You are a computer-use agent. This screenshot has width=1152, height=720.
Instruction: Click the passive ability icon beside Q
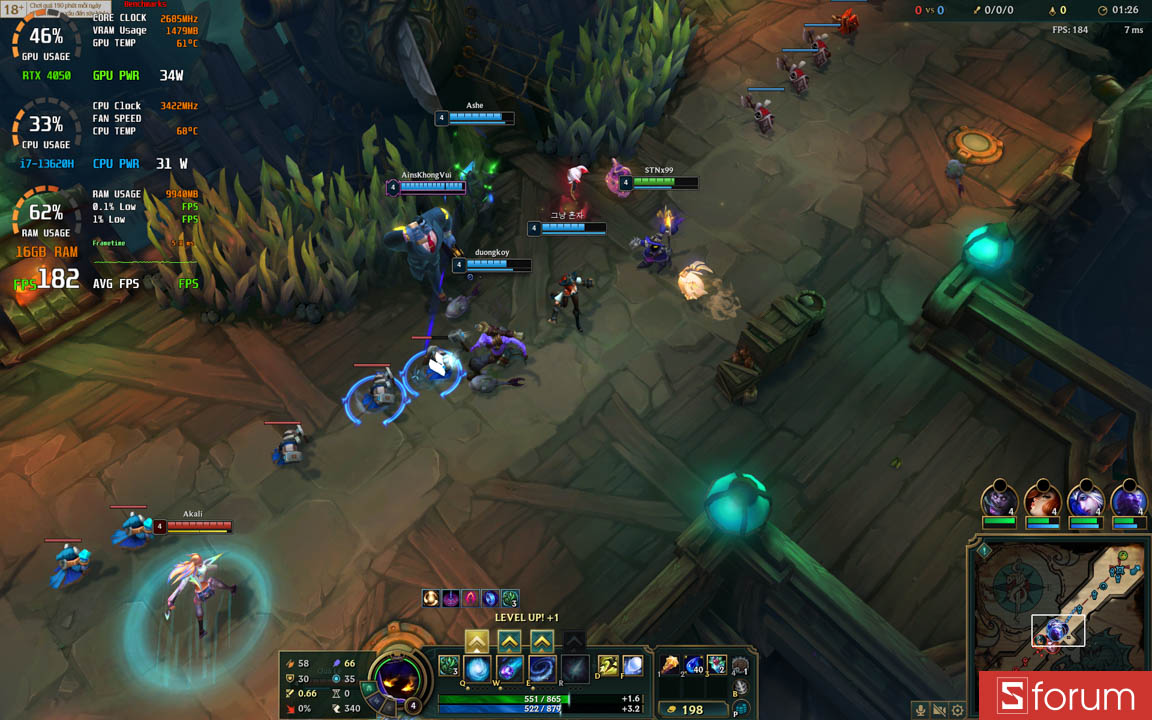tap(448, 665)
